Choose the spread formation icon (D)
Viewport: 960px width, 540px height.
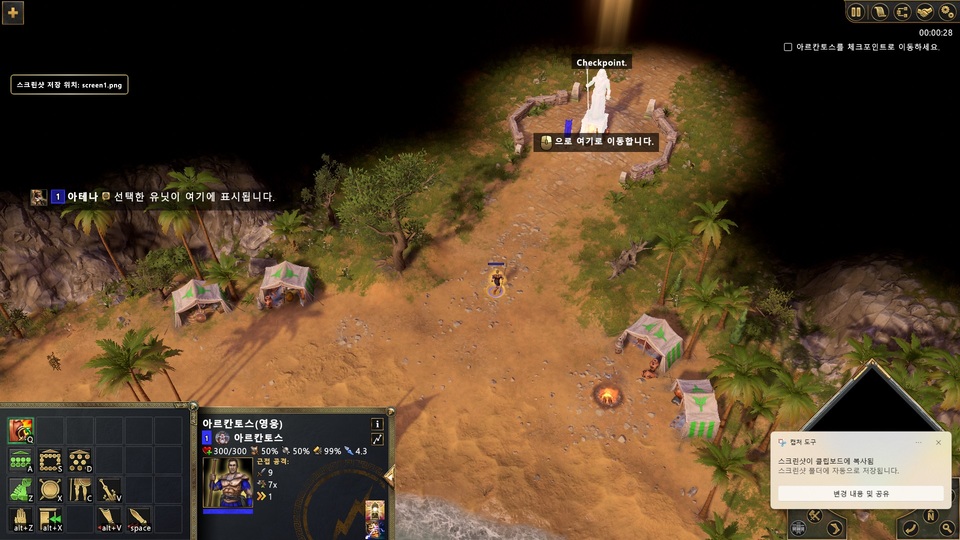[x=81, y=461]
